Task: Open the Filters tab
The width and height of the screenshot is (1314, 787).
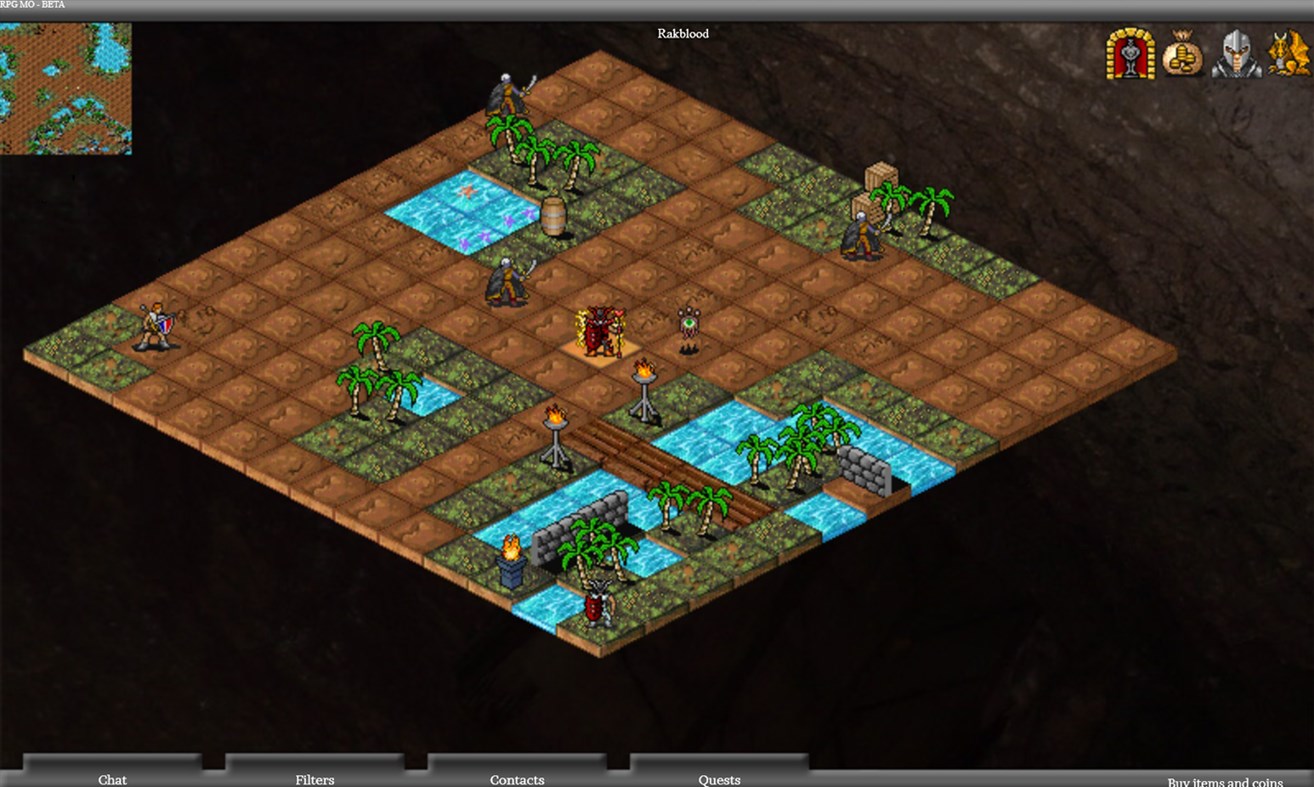Action: point(314,779)
